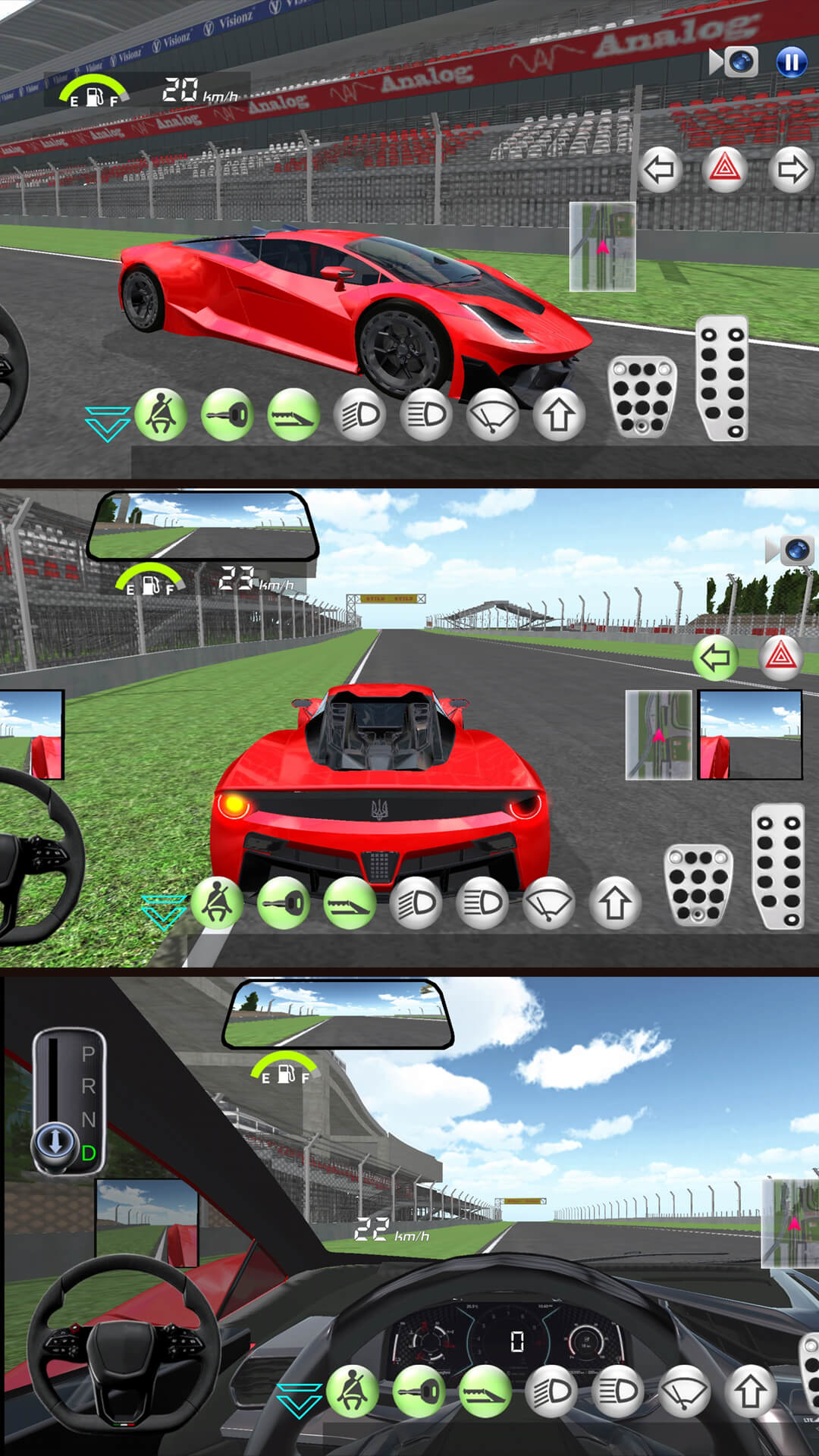This screenshot has height=1456, width=819.
Task: Turn on low-beam headlights in the side view
Action: coord(359,415)
